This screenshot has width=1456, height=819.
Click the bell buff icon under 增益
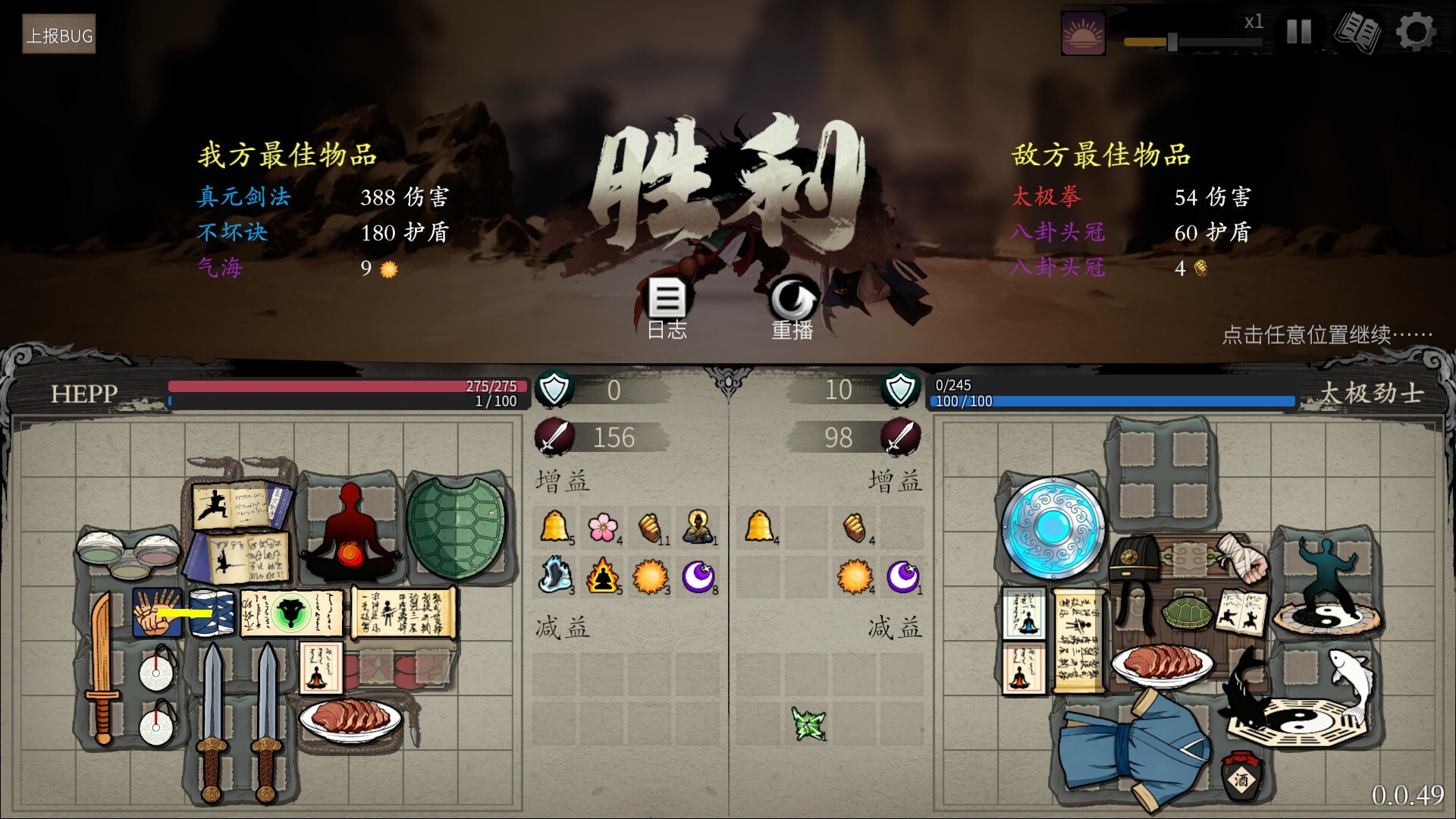554,527
